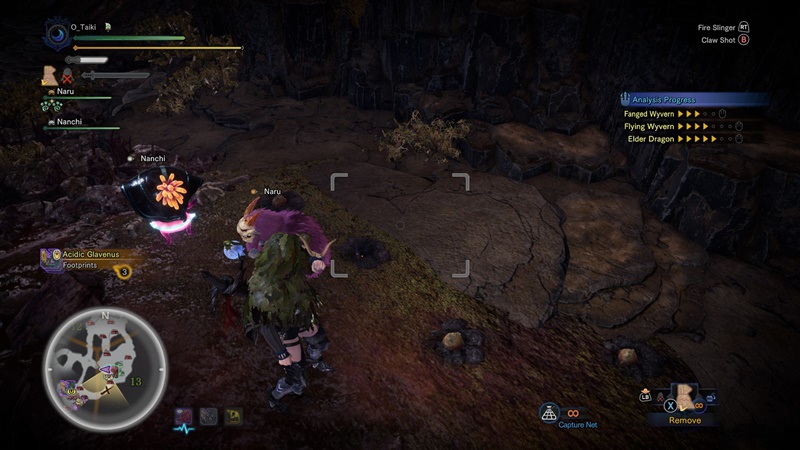Open the Analysis Progress panel header

pyautogui.click(x=692, y=100)
